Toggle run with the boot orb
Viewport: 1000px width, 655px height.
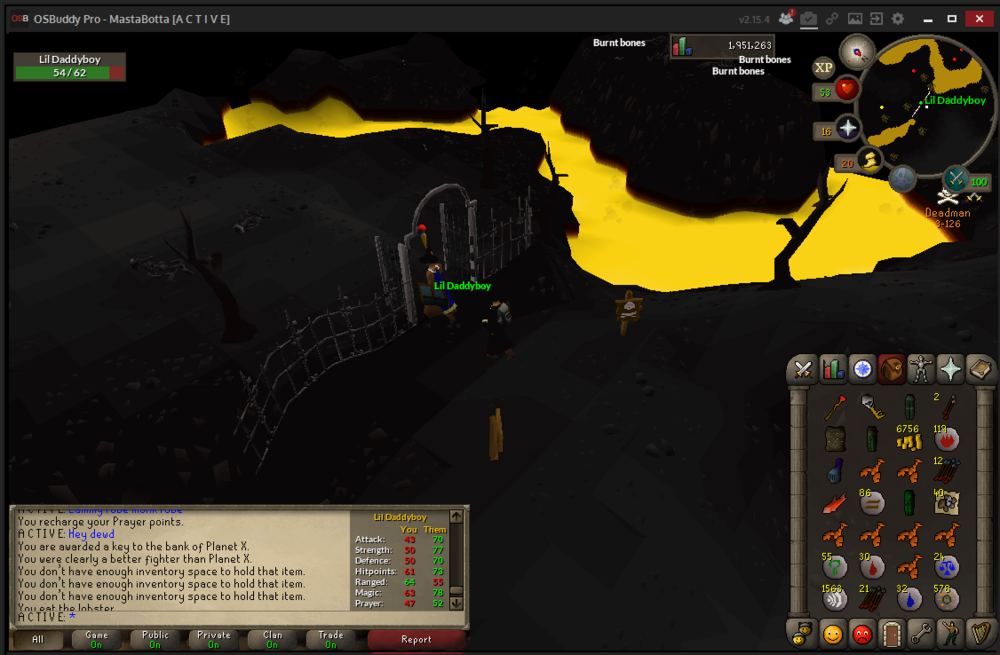coord(871,160)
